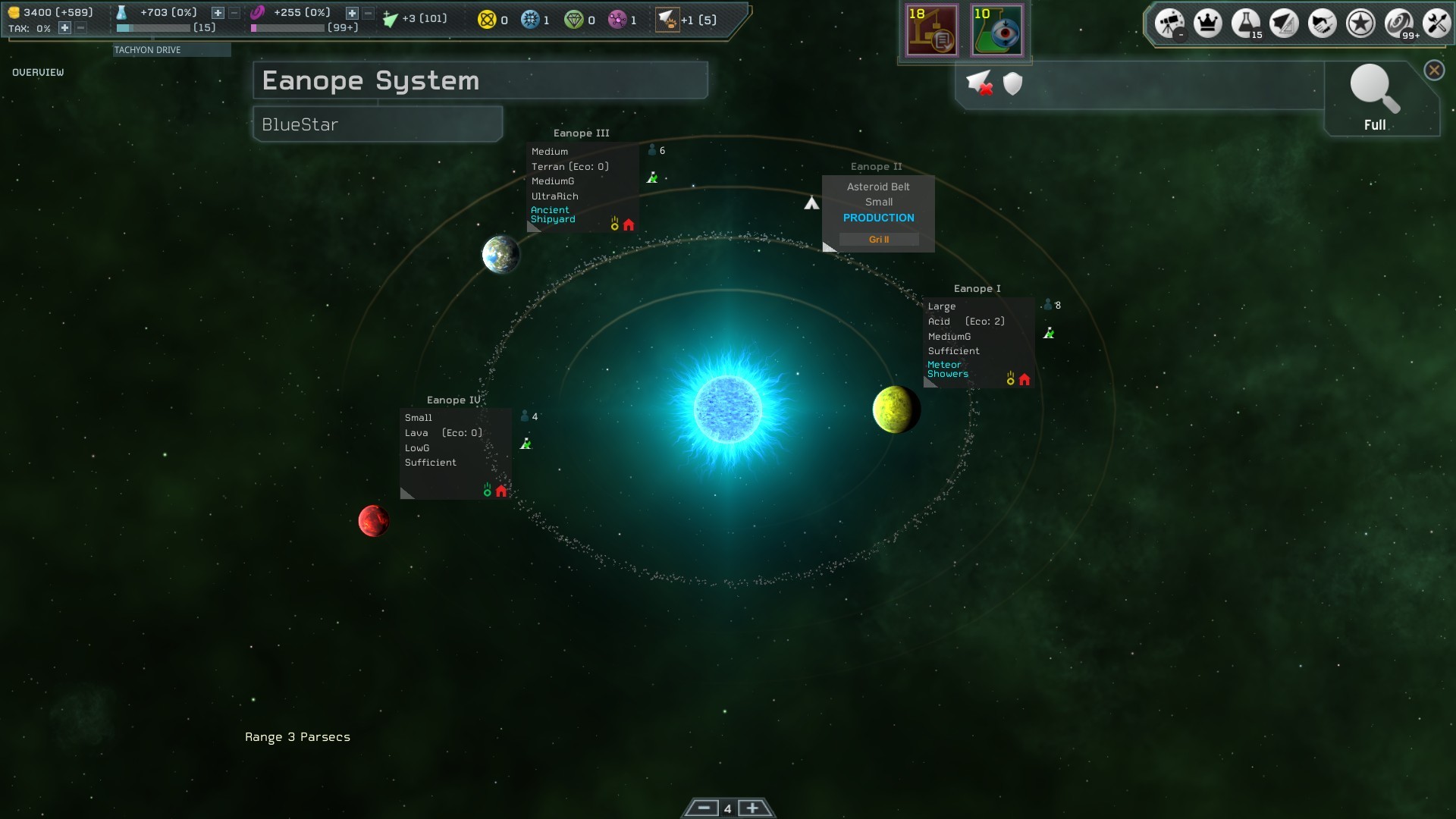Open the exploration telescope panel

[x=1169, y=23]
